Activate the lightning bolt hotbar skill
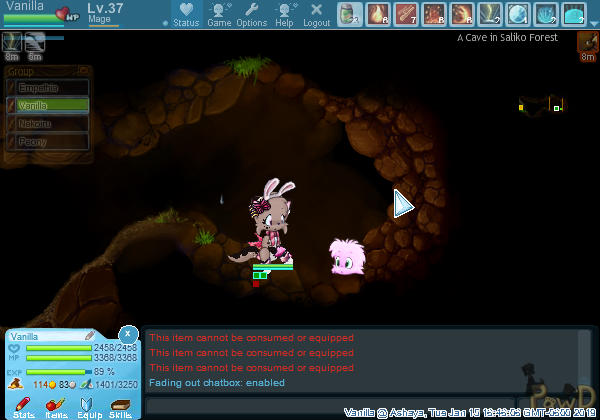 [x=489, y=14]
